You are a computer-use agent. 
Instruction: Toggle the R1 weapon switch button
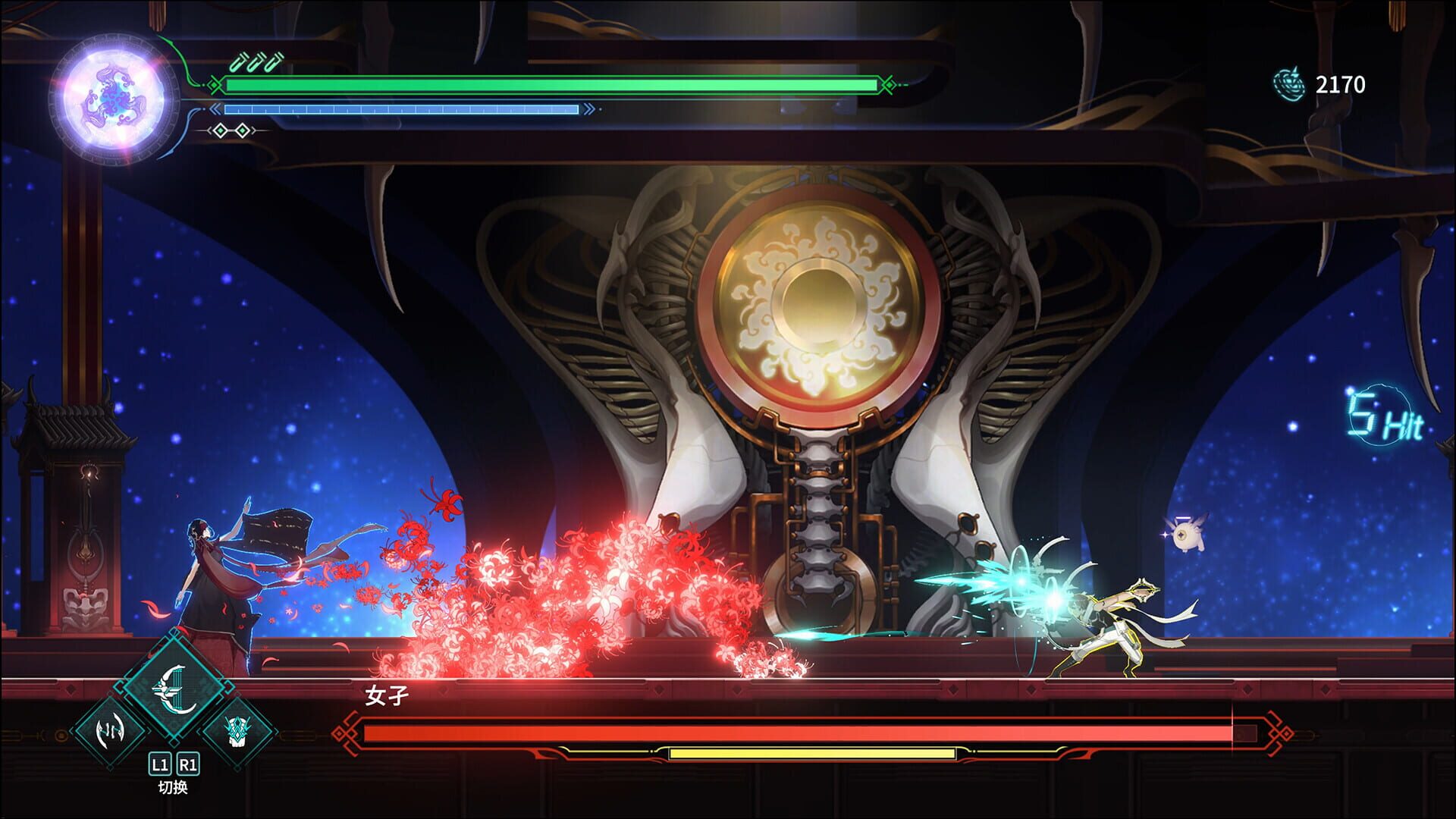coord(187,766)
